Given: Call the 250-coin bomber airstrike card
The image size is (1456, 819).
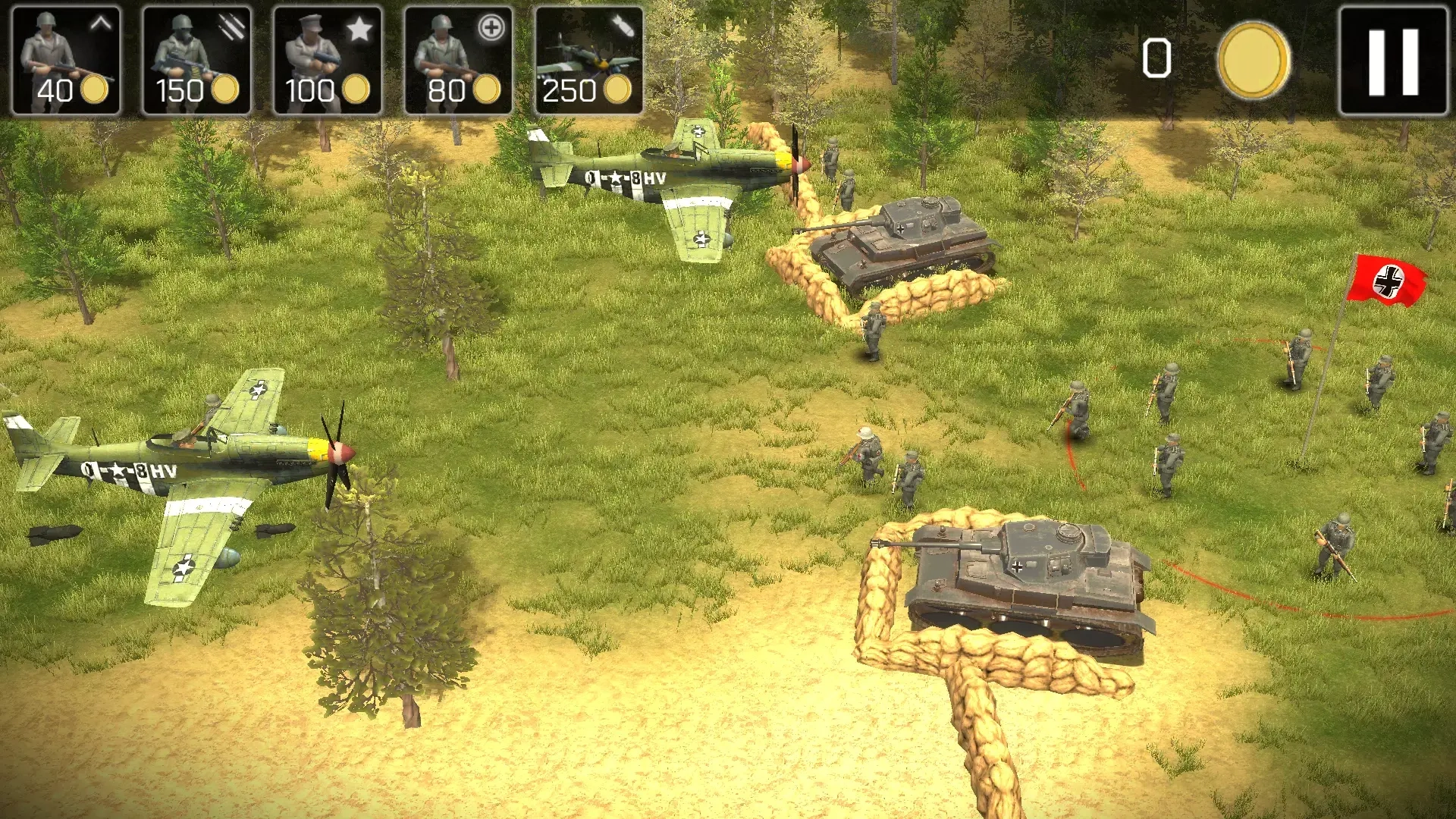Looking at the screenshot, I should 589,61.
